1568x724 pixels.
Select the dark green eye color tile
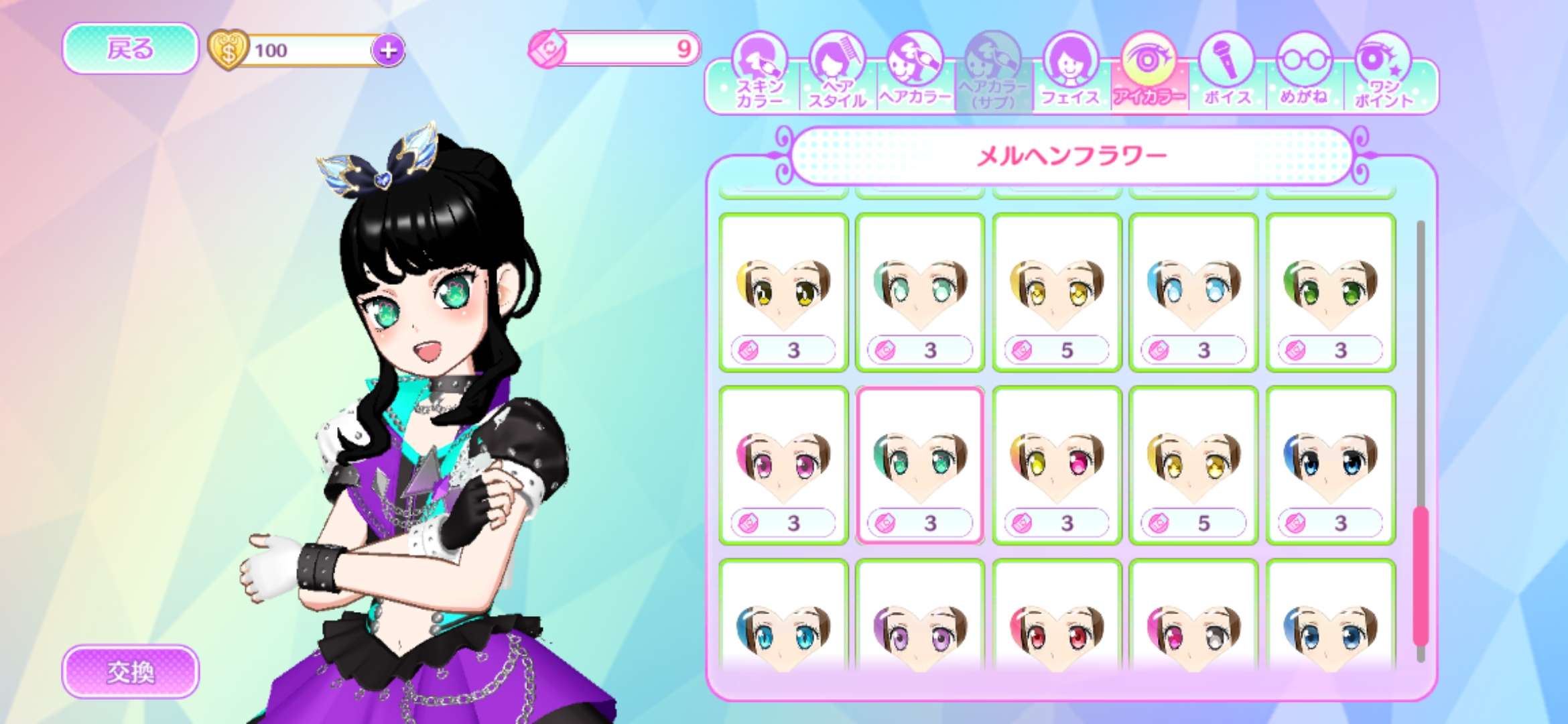[x=1330, y=292]
